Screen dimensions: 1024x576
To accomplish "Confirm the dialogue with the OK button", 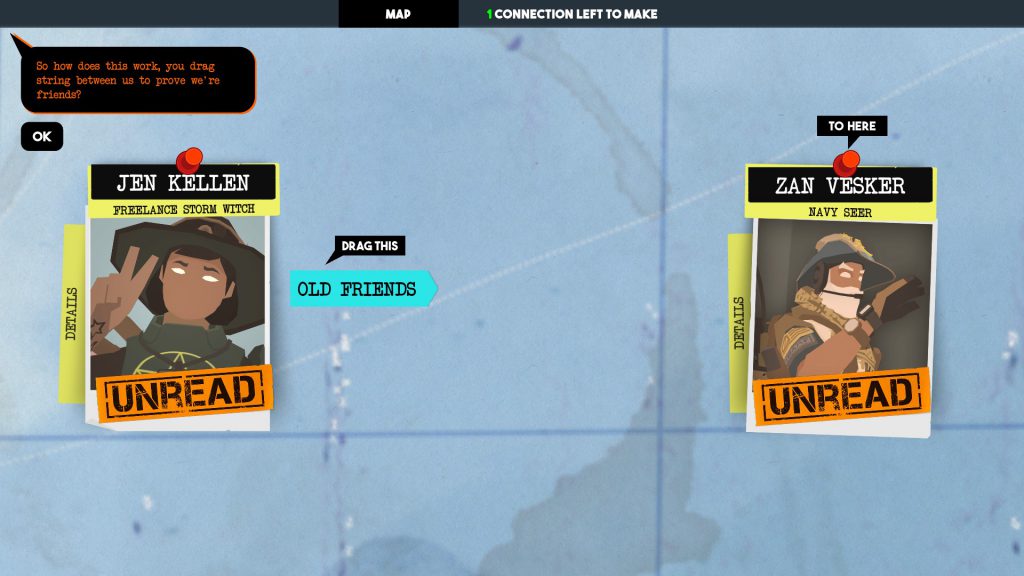I will (42, 137).
